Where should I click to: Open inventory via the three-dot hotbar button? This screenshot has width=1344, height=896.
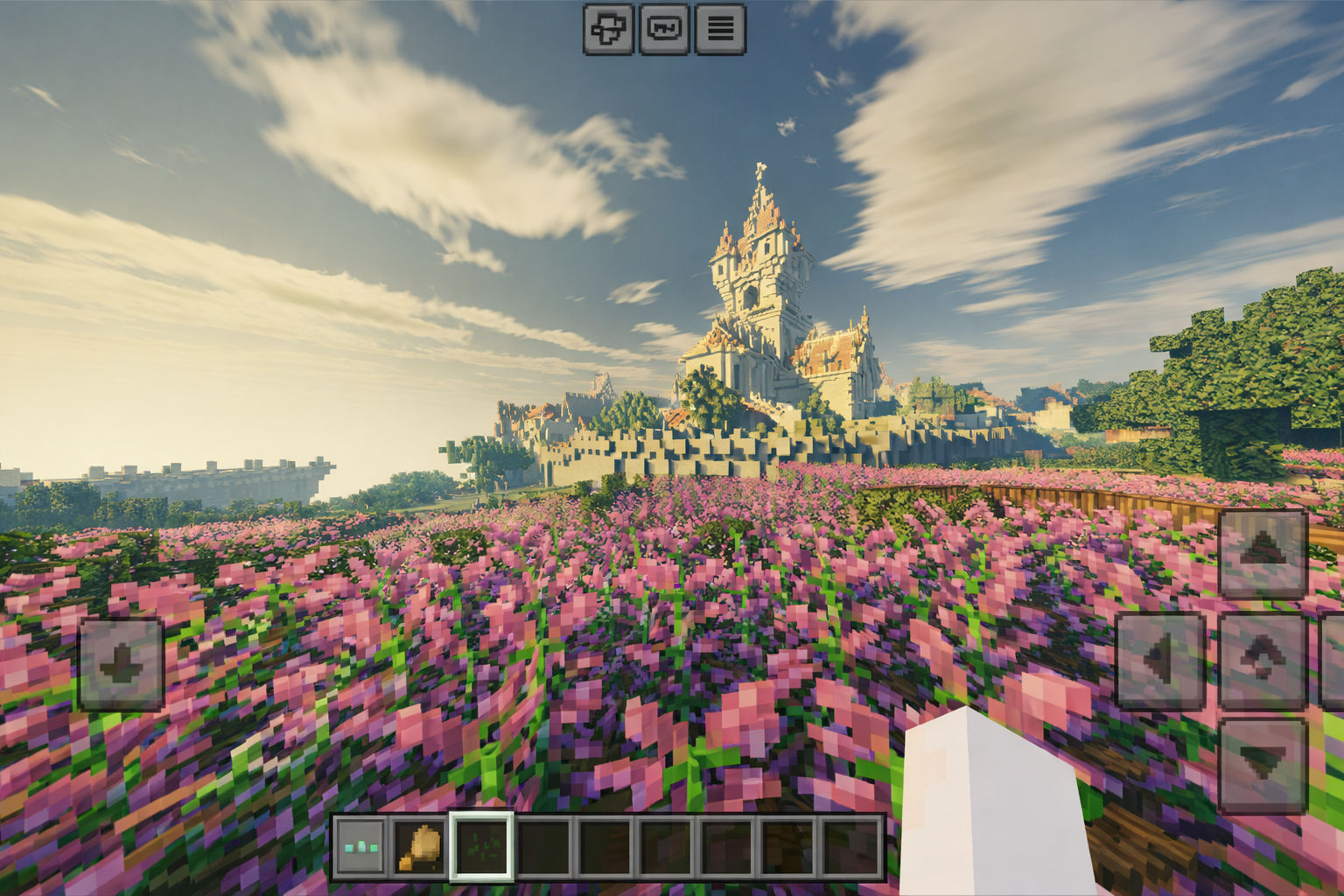pyautogui.click(x=360, y=847)
